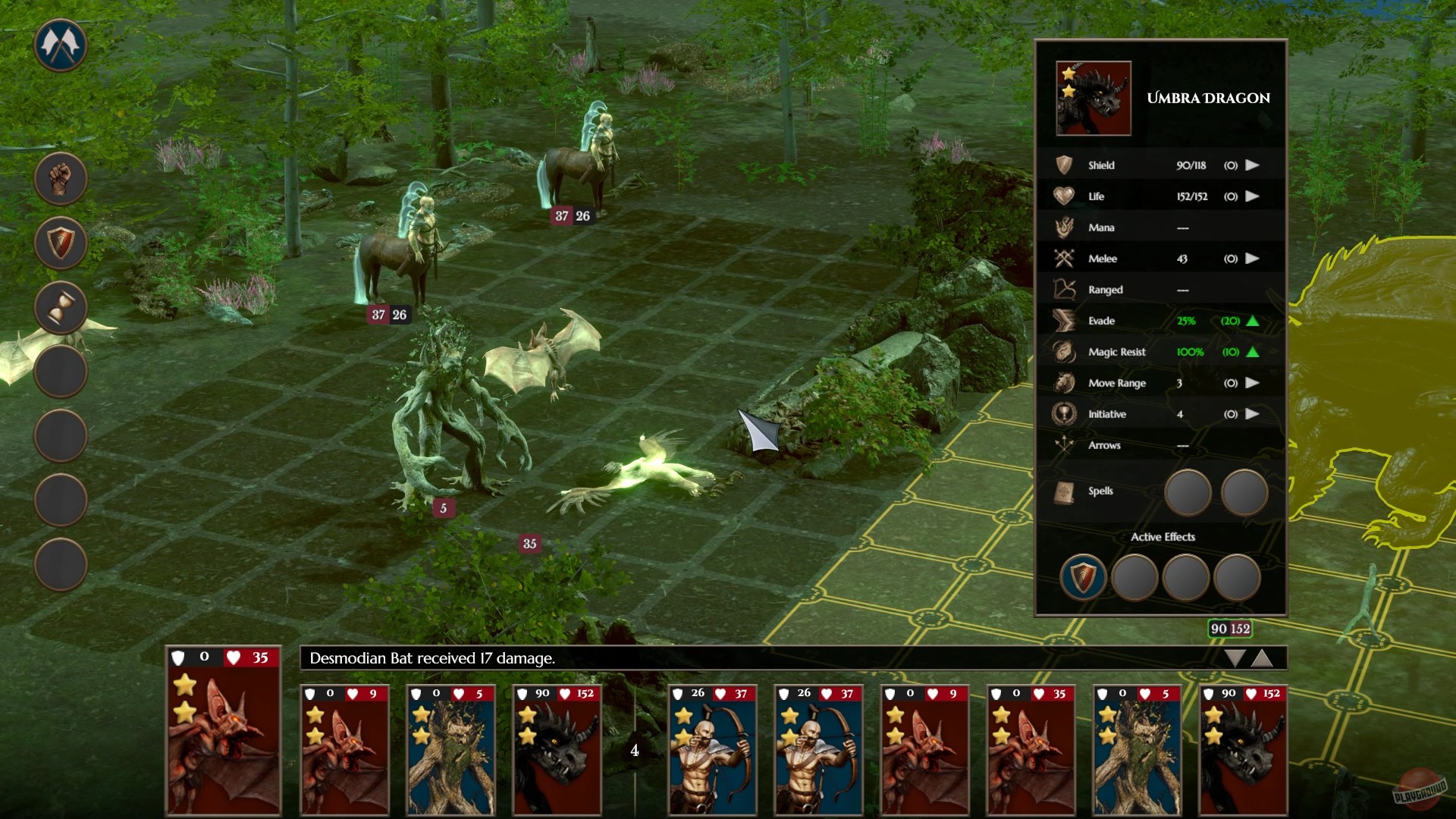Choose the fist attack action in the sidebar
Image resolution: width=1456 pixels, height=819 pixels.
(x=61, y=177)
